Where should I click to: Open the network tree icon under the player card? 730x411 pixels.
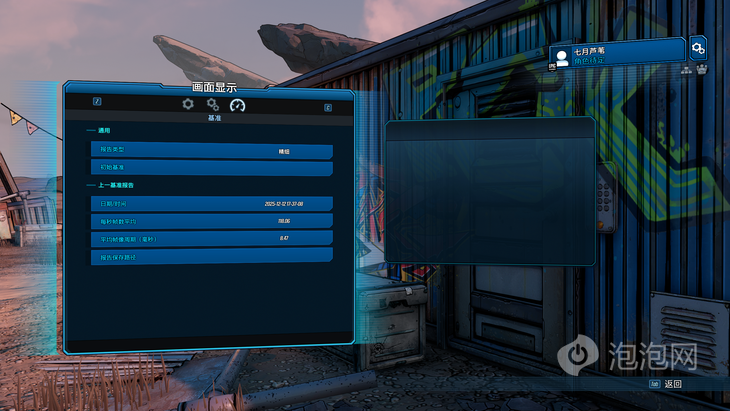click(687, 70)
